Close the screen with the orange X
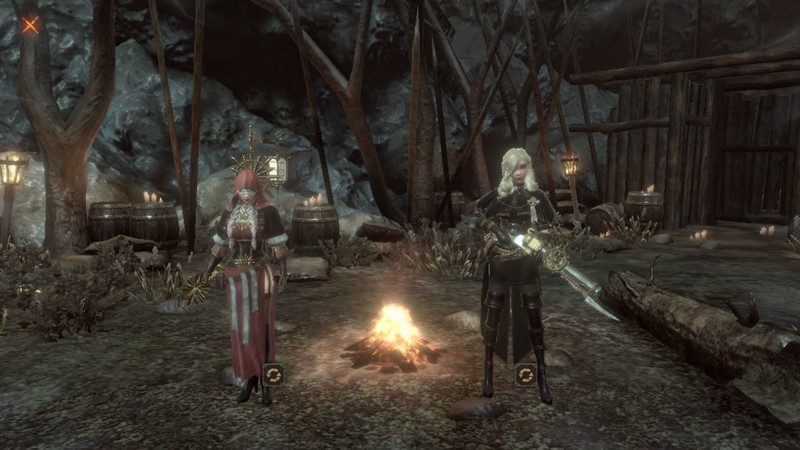This screenshot has height=450, width=800. 30,25
